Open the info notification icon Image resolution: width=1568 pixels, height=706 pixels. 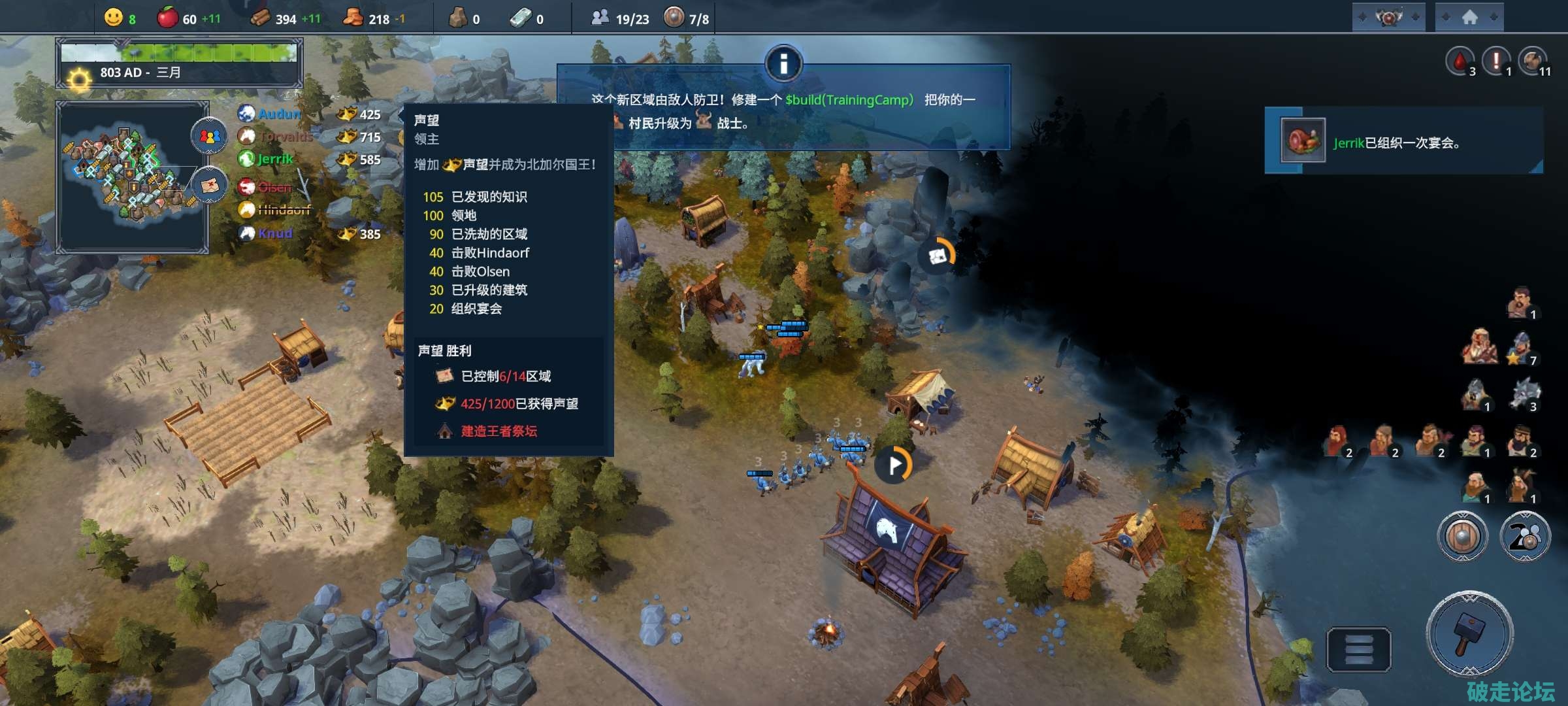click(x=783, y=64)
